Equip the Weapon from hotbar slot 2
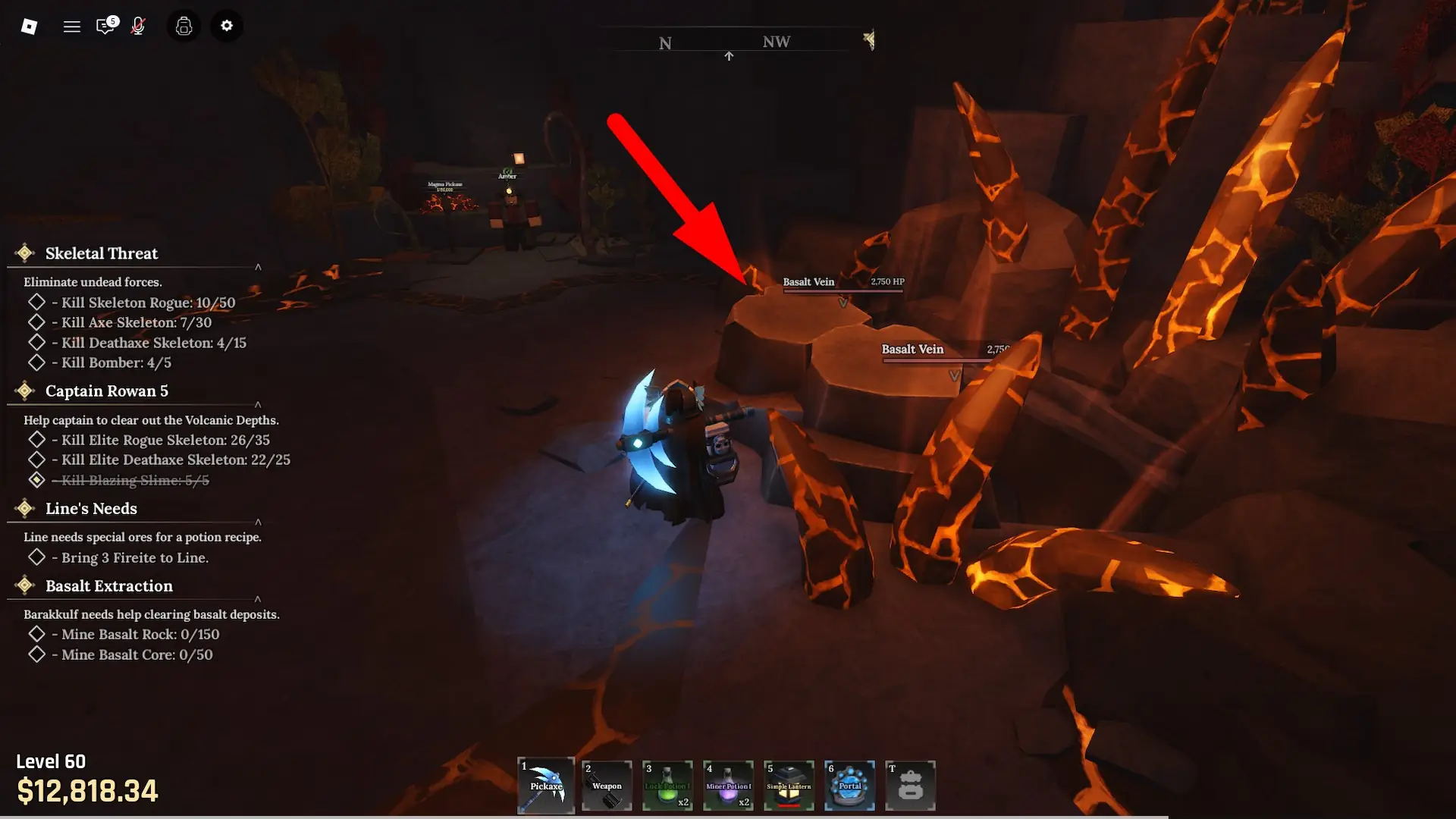Image resolution: width=1456 pixels, height=819 pixels. [x=606, y=786]
